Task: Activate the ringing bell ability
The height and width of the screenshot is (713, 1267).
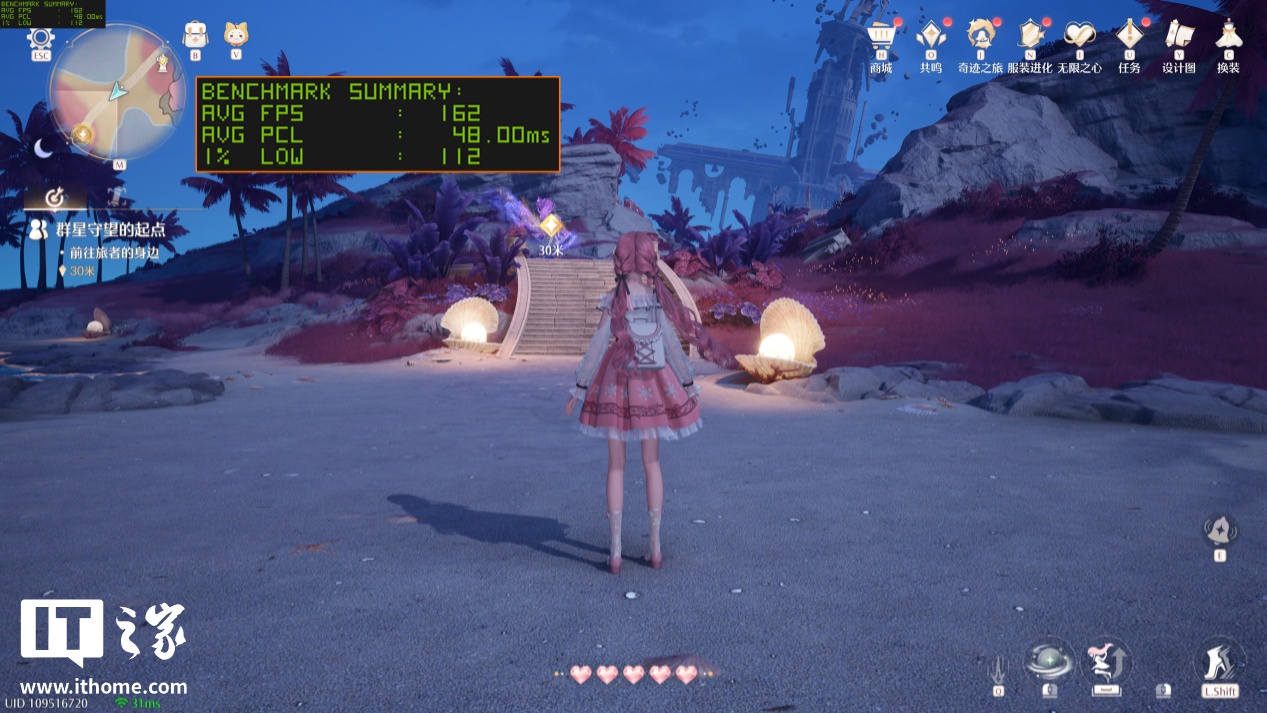Action: pos(1220,529)
